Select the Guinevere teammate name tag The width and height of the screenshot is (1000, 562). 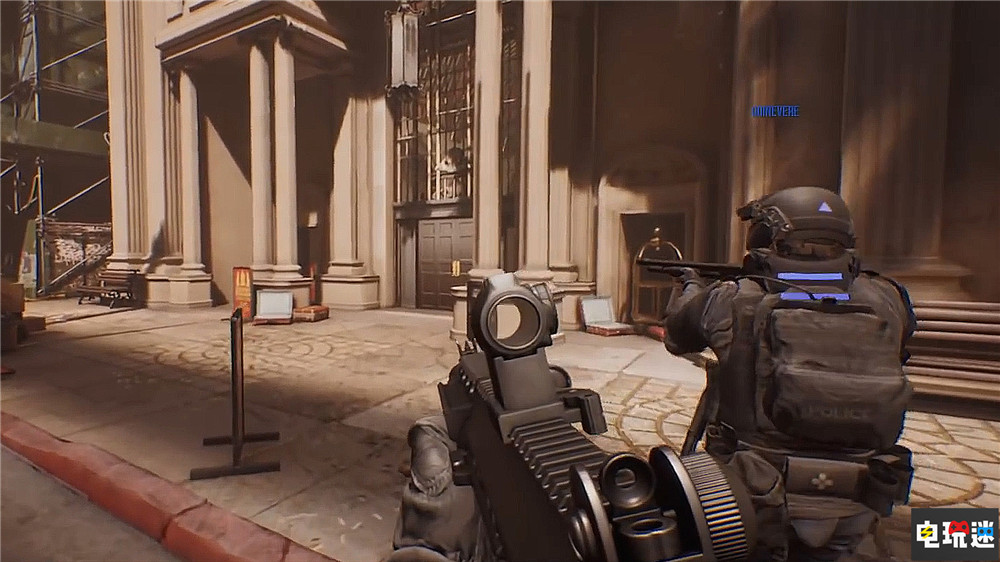[775, 112]
